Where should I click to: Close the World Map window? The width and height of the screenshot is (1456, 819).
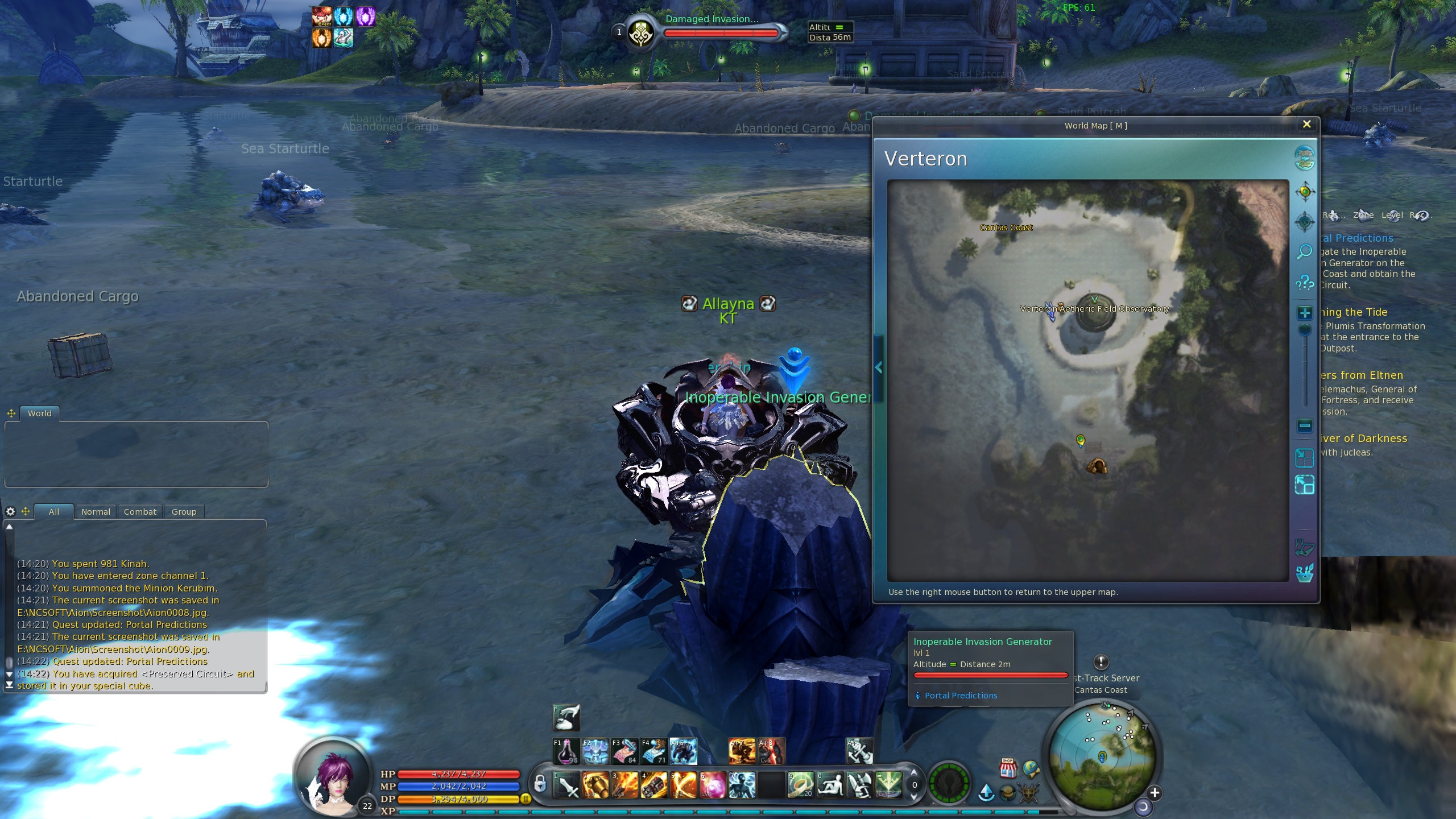(x=1306, y=125)
